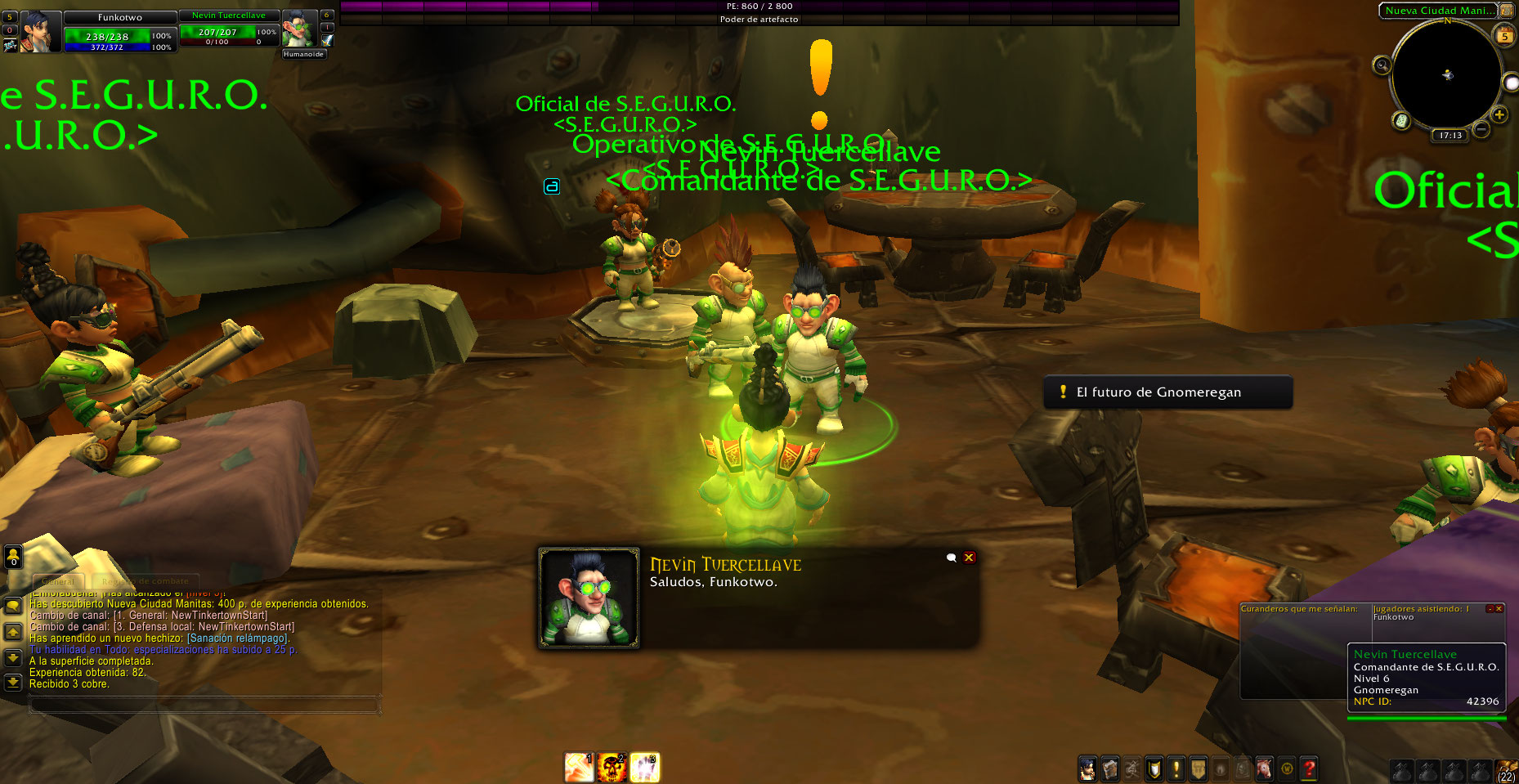Image resolution: width=1519 pixels, height=784 pixels.
Task: Switch to the General chat tab
Action: tap(57, 581)
